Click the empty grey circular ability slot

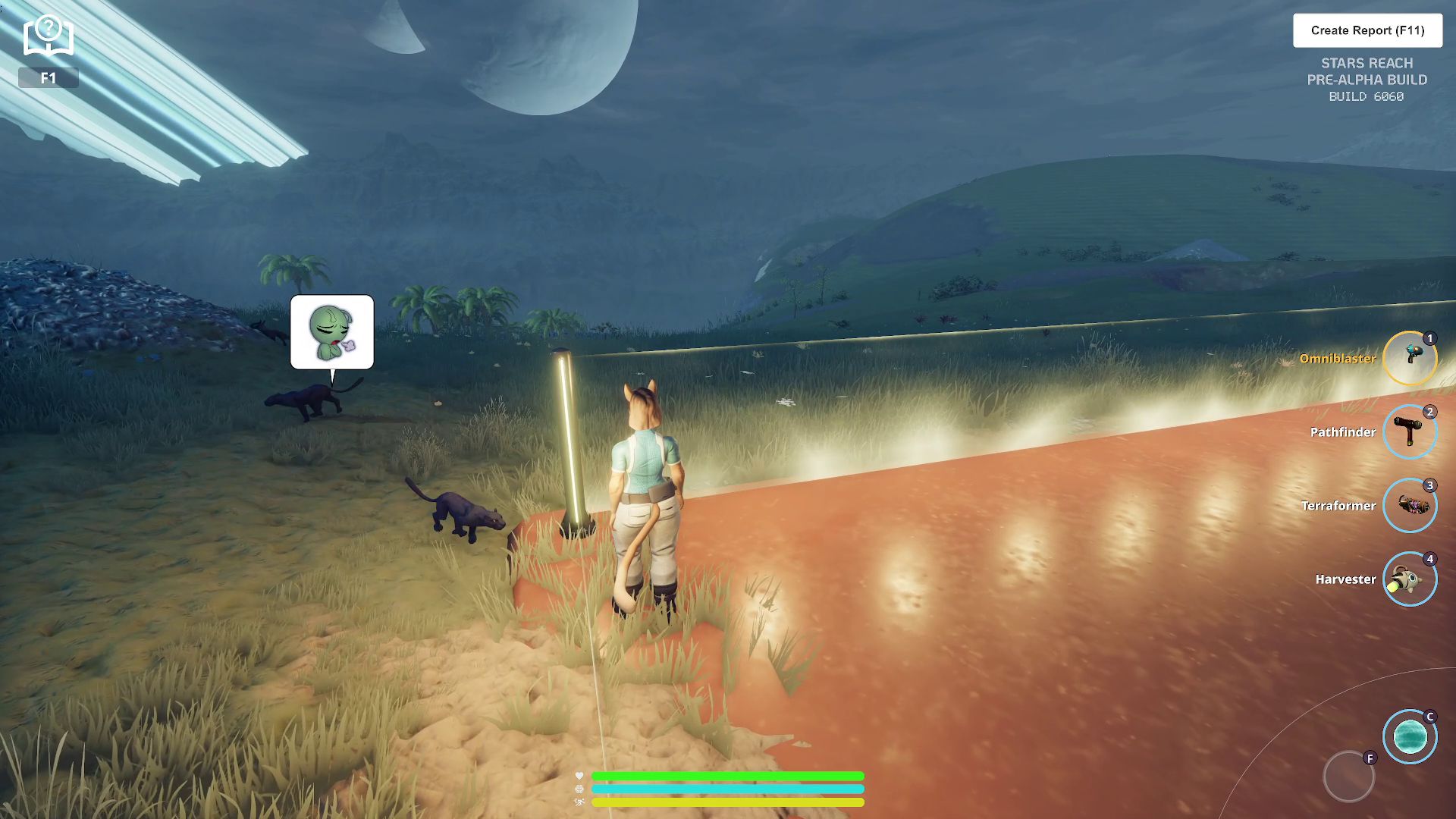[1348, 776]
